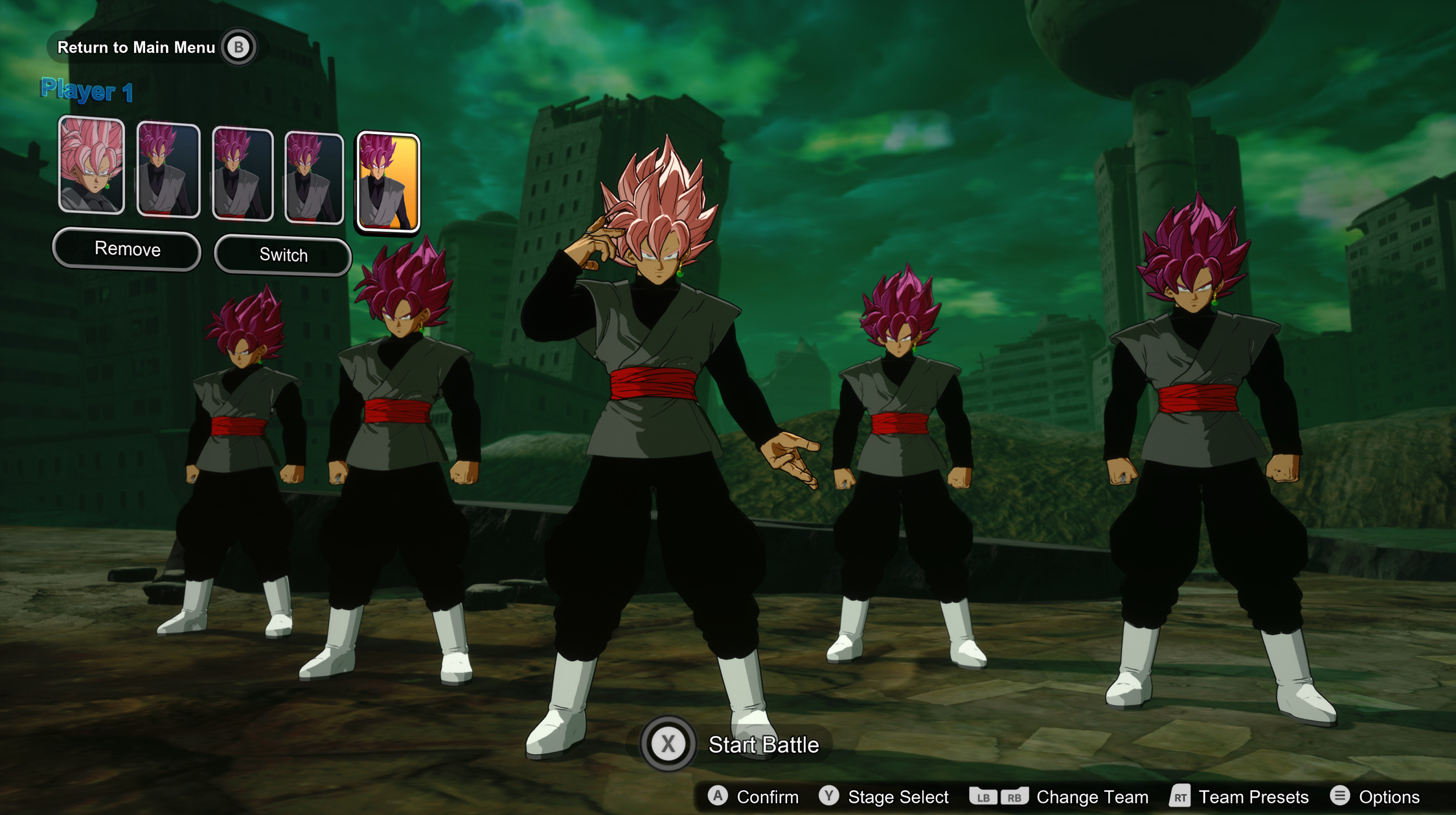Click the Switch button

point(283,255)
